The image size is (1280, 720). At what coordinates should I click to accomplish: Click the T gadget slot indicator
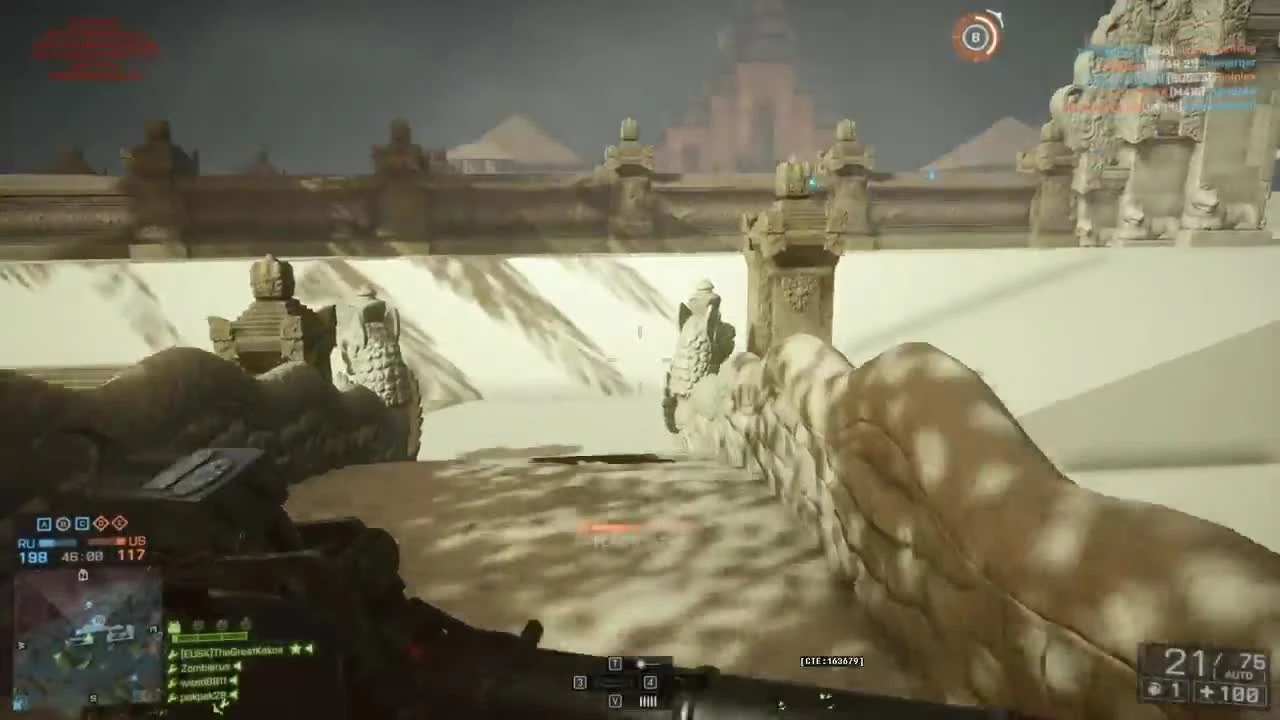(615, 663)
